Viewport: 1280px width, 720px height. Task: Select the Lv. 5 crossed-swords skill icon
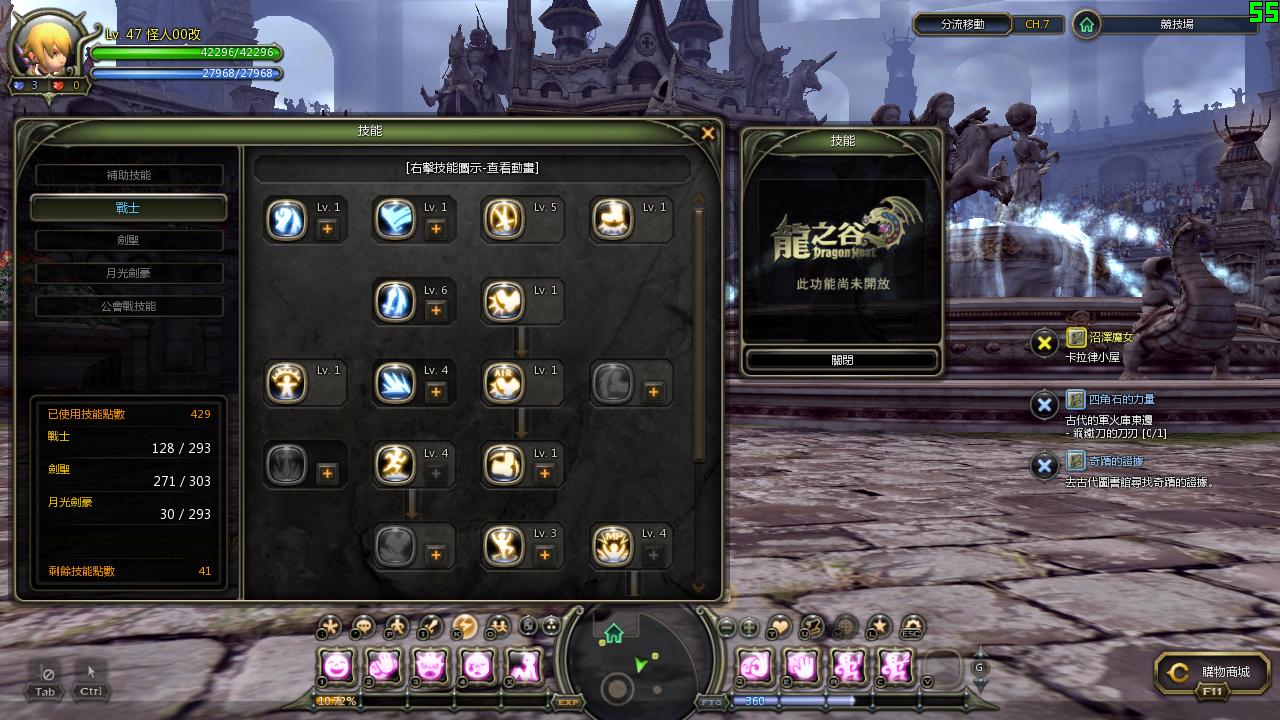[x=503, y=220]
